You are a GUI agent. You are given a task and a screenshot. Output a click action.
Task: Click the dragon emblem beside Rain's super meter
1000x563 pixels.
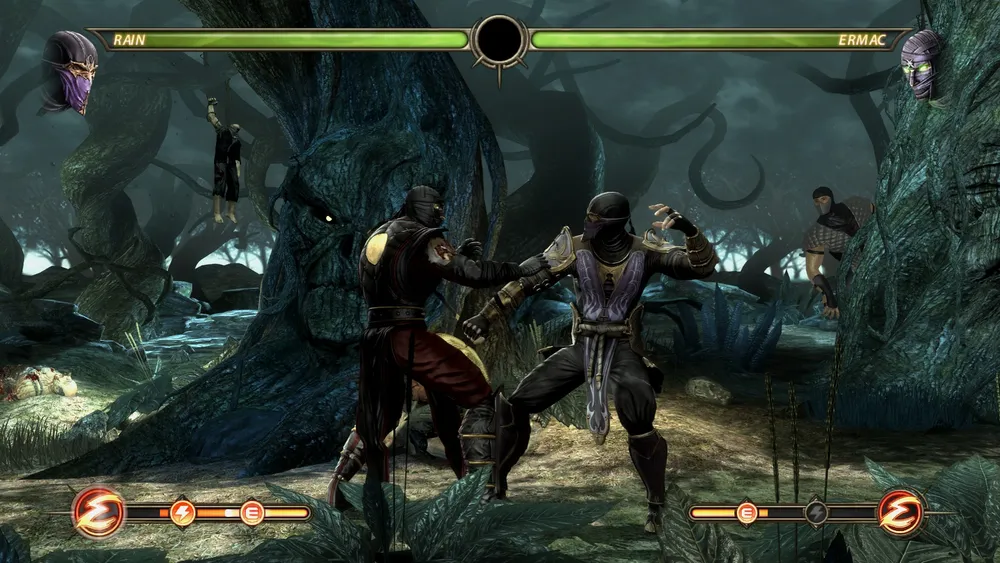click(x=99, y=513)
